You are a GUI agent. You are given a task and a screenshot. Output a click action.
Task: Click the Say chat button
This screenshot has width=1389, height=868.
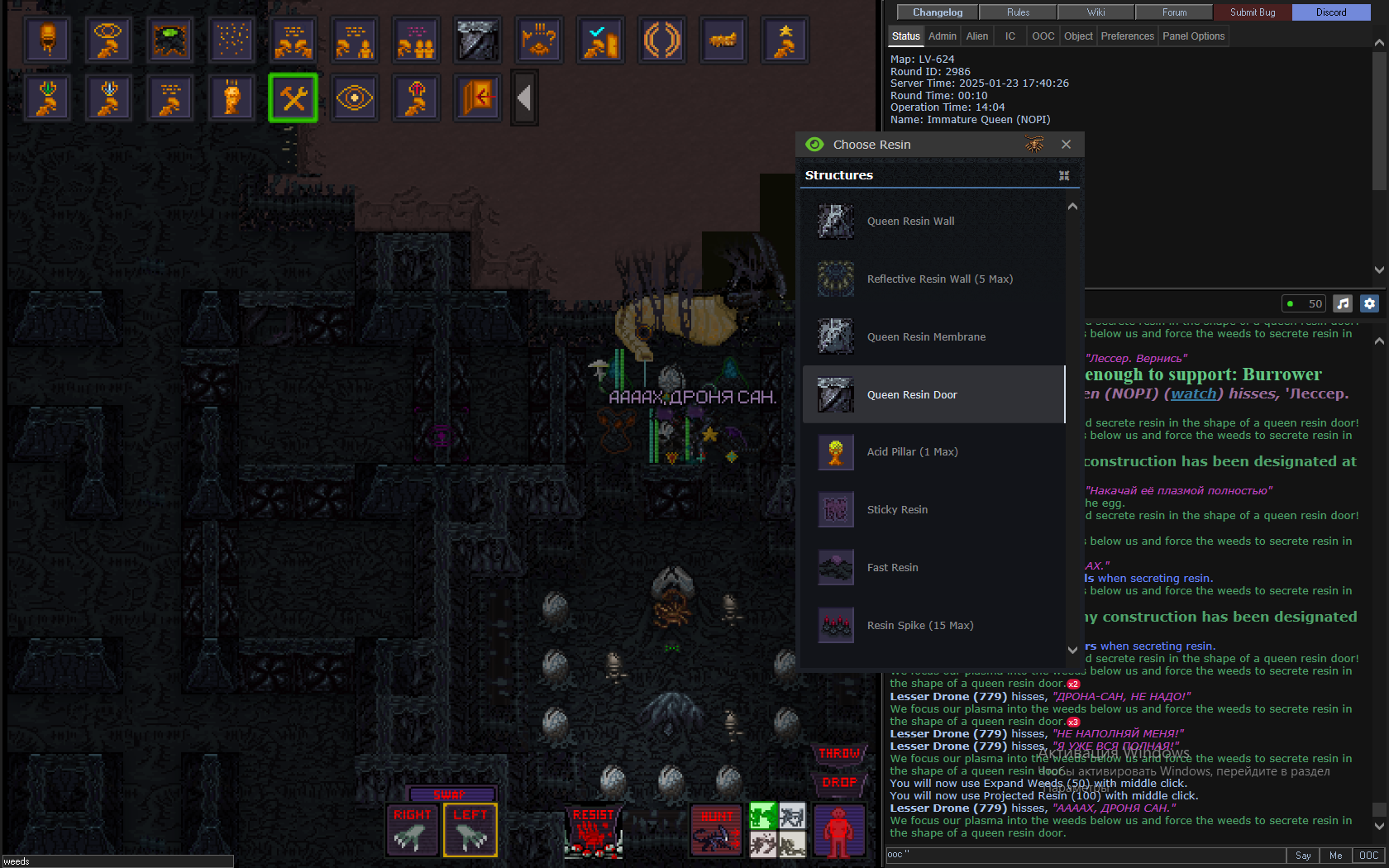click(x=1302, y=856)
